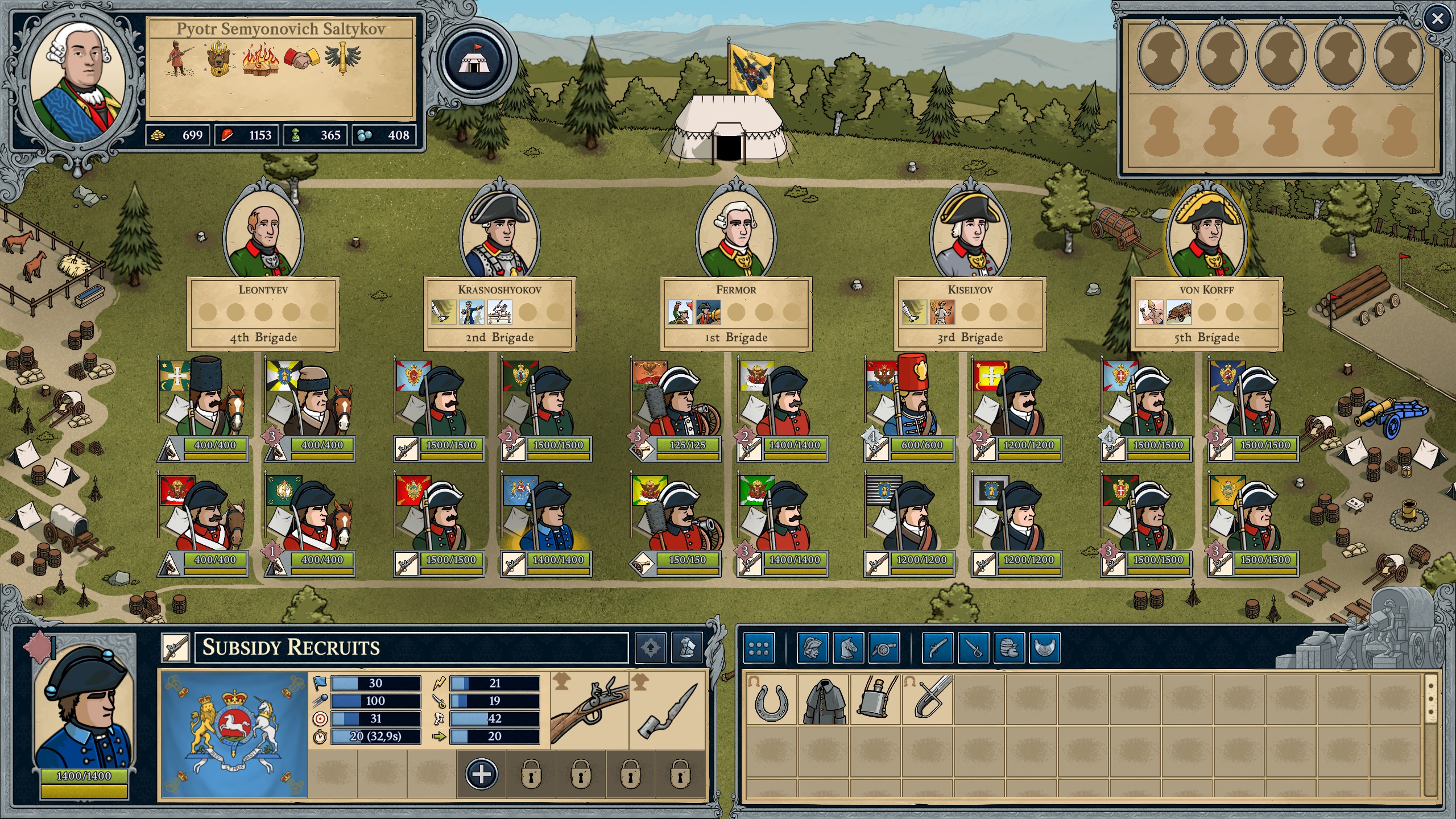Select the 600/600 red-hat hussar unit
Image resolution: width=1456 pixels, height=819 pixels.
click(910, 407)
